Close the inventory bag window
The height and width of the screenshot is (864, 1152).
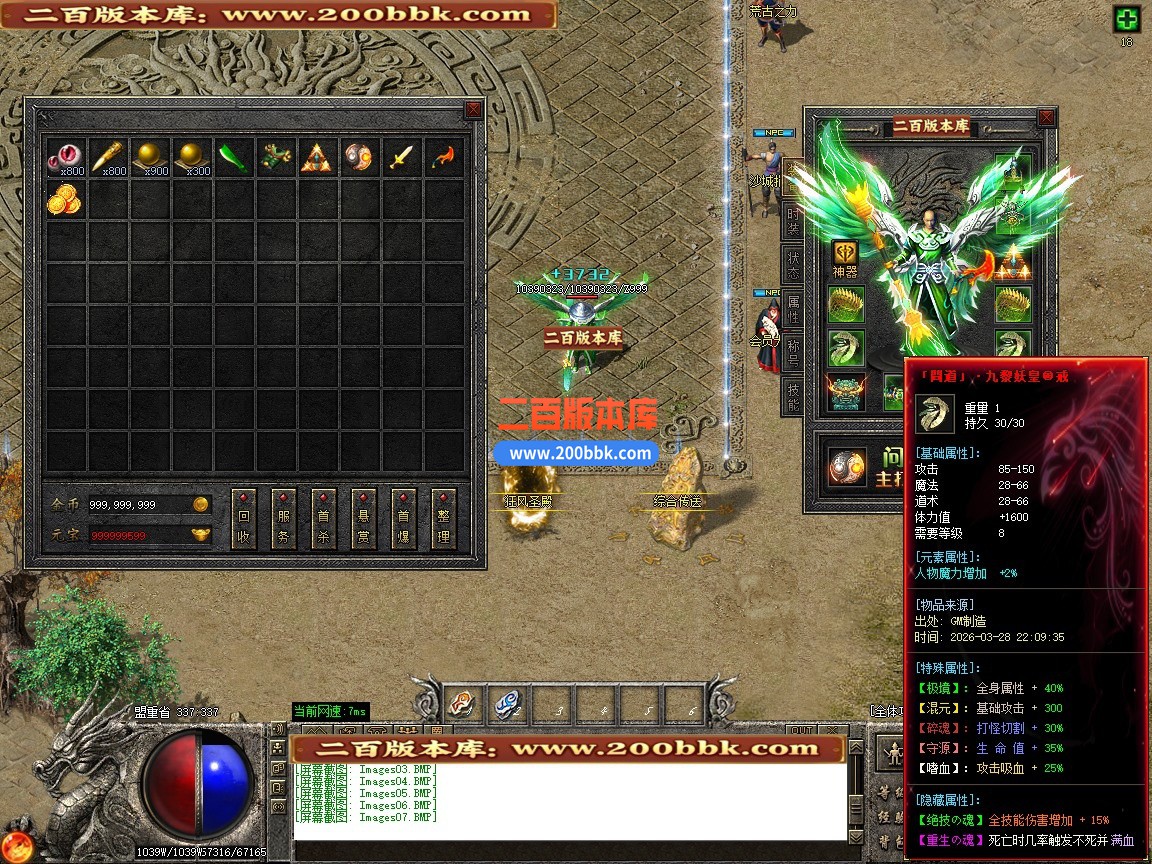coord(473,110)
